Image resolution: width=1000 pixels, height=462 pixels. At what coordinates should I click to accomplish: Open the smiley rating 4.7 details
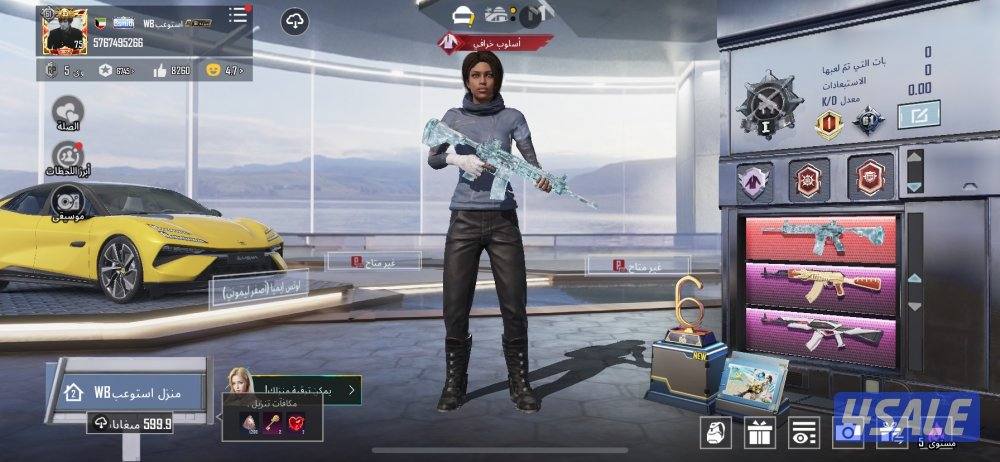click(223, 70)
